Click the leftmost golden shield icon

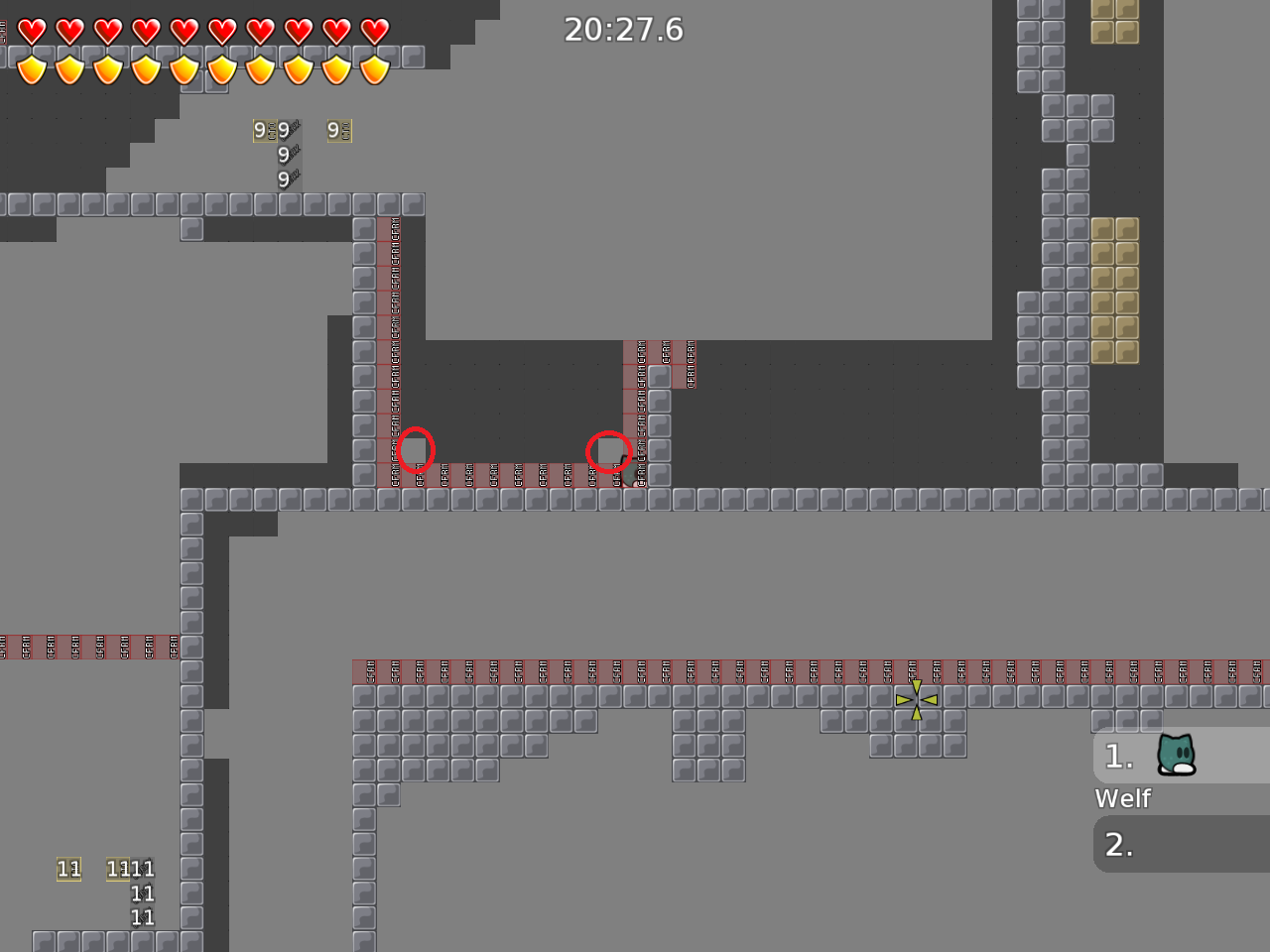click(32, 69)
